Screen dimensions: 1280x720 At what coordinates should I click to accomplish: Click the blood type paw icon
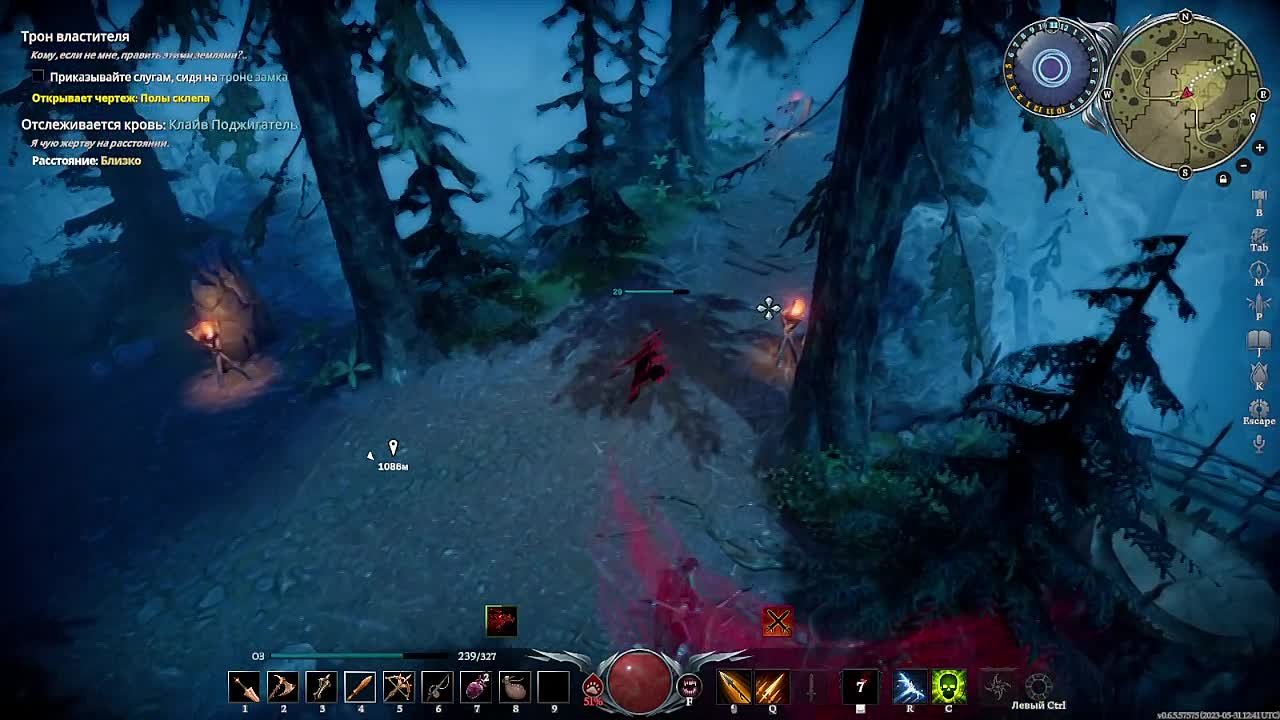coord(593,686)
